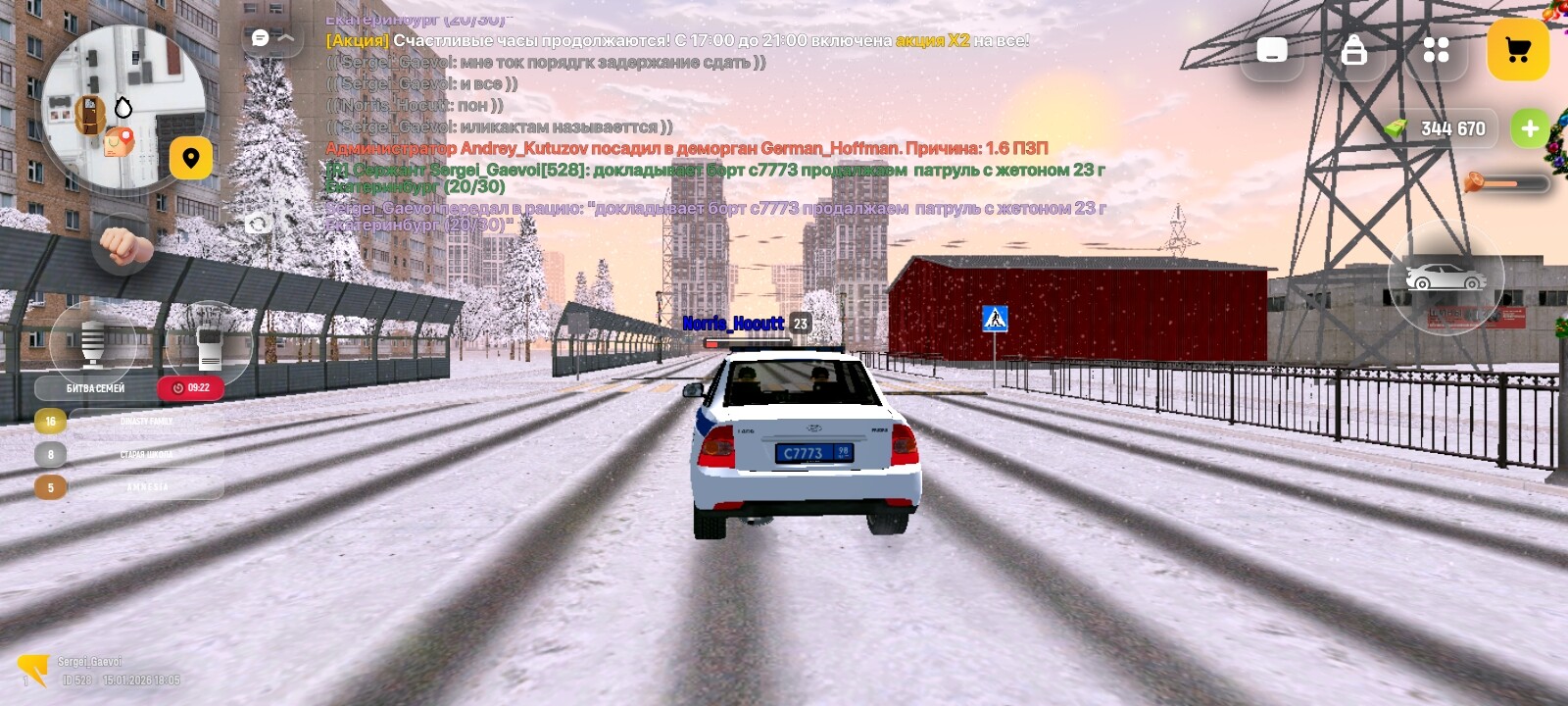
Task: Tap the car icon vehicle button
Action: pyautogui.click(x=1445, y=277)
